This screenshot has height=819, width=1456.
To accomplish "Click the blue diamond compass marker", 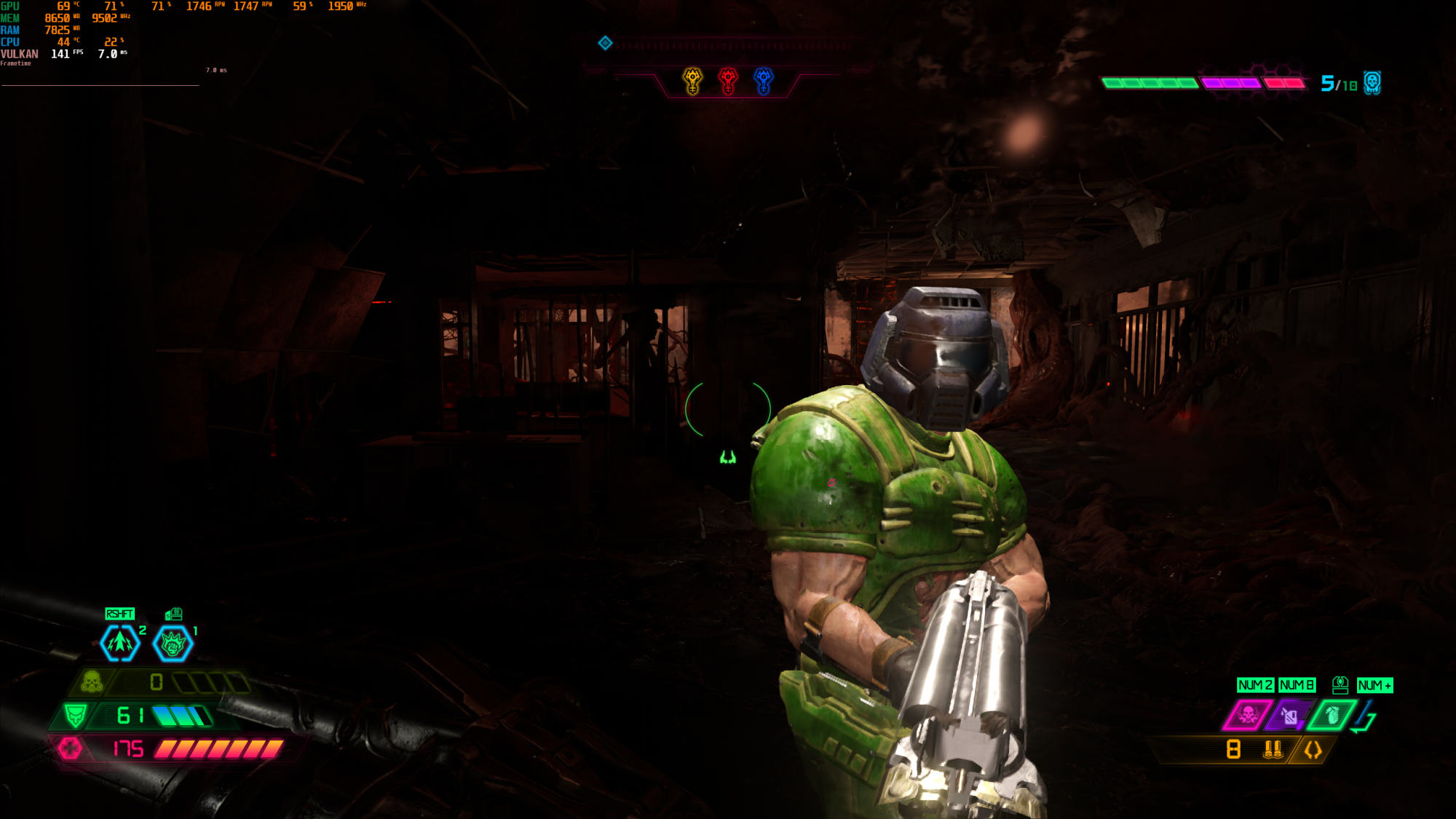I will pyautogui.click(x=605, y=43).
